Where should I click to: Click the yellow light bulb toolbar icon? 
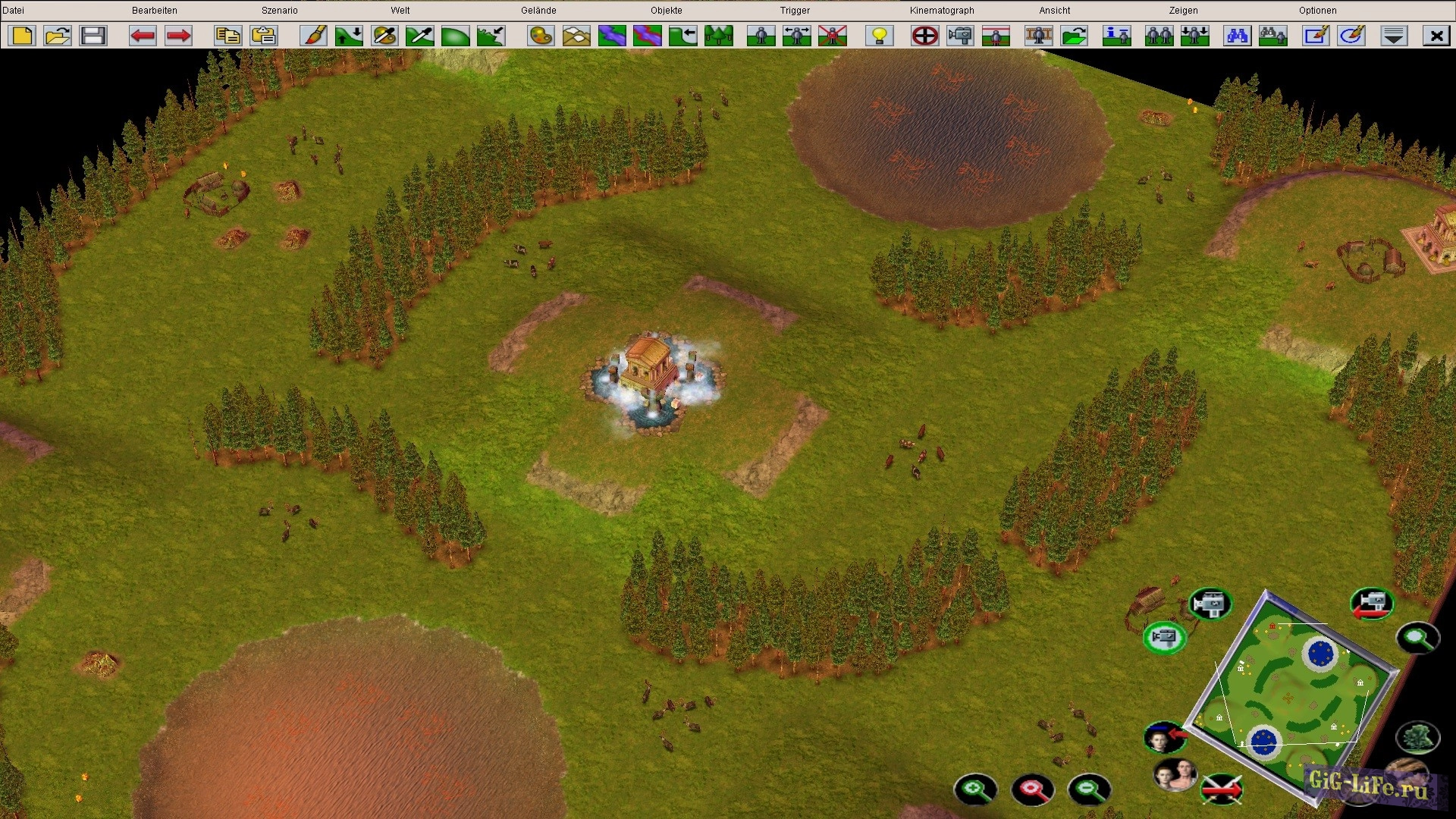[880, 36]
